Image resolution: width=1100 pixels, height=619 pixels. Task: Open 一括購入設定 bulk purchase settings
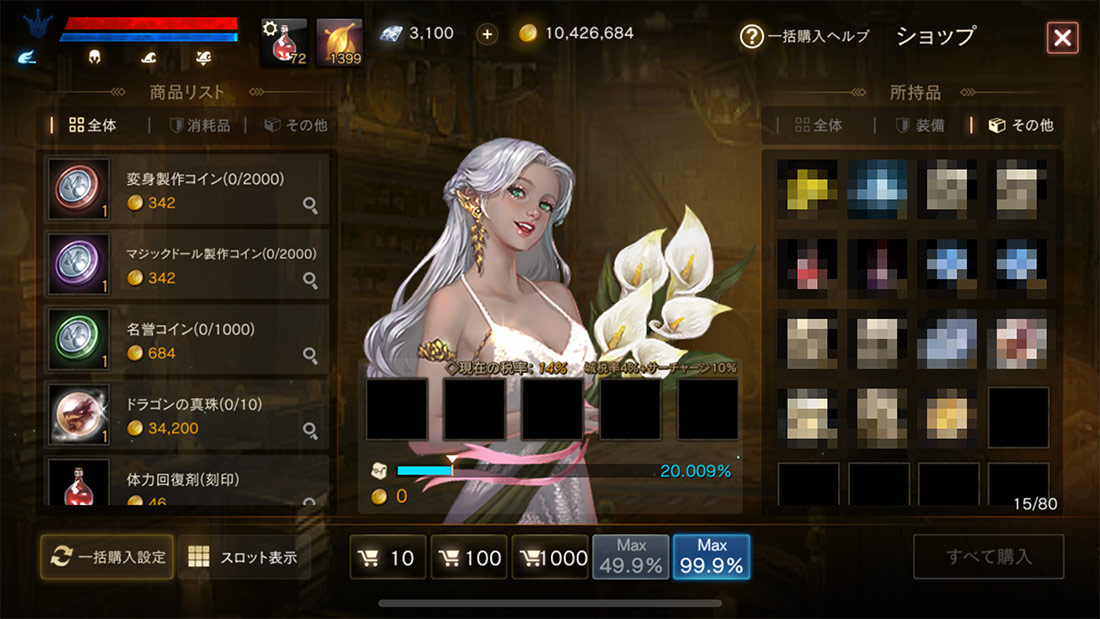click(107, 556)
